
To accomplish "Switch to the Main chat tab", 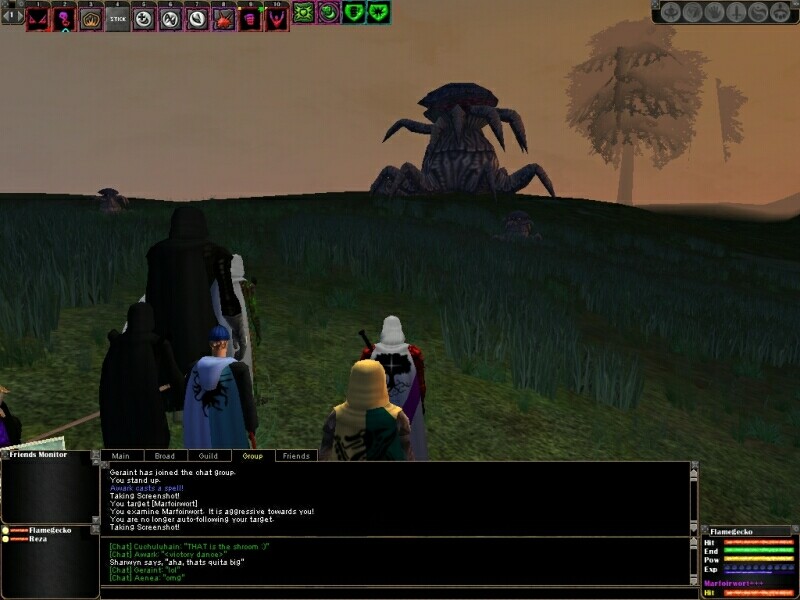I will 120,456.
